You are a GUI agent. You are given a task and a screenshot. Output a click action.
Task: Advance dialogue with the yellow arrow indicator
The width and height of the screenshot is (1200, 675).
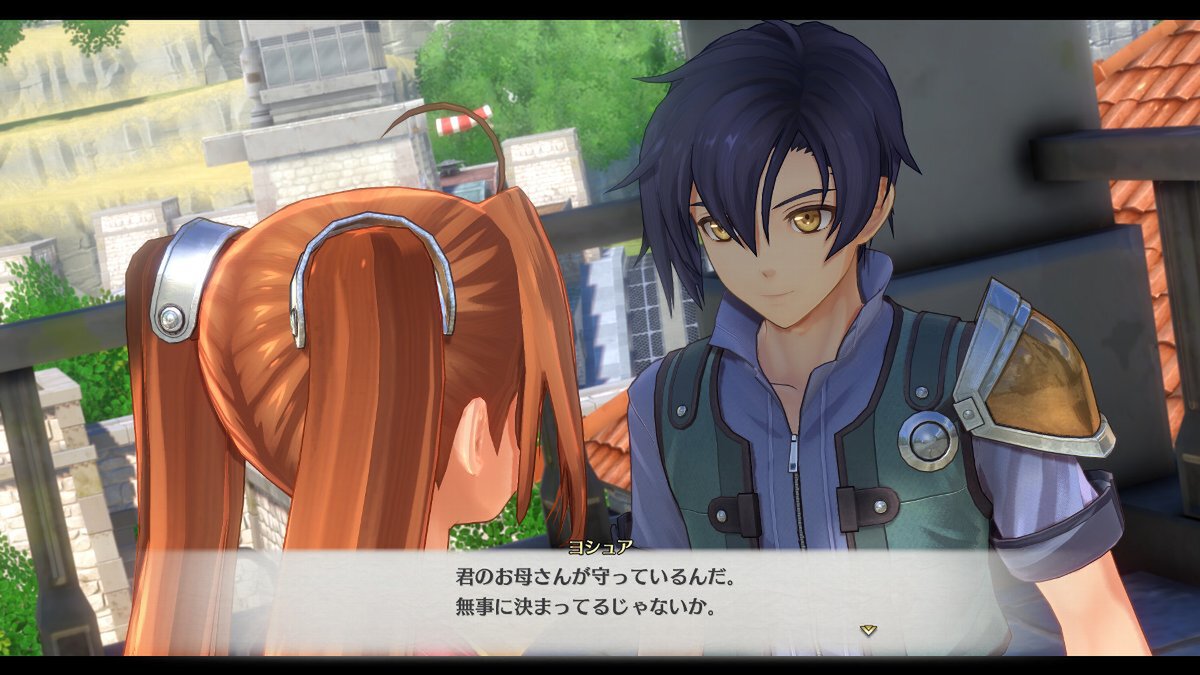868,629
